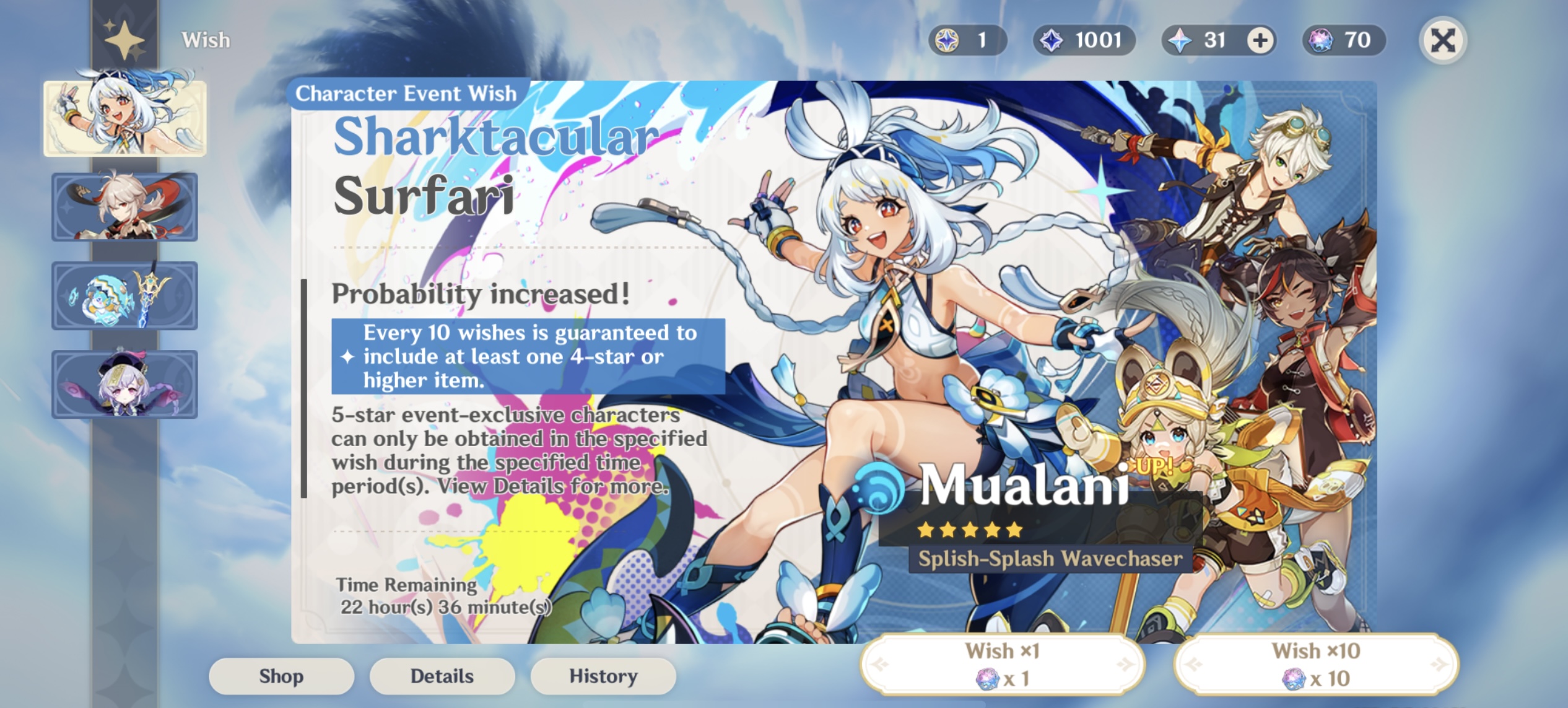
Task: Click the Masterless Starglitter currency icon
Action: 947,40
